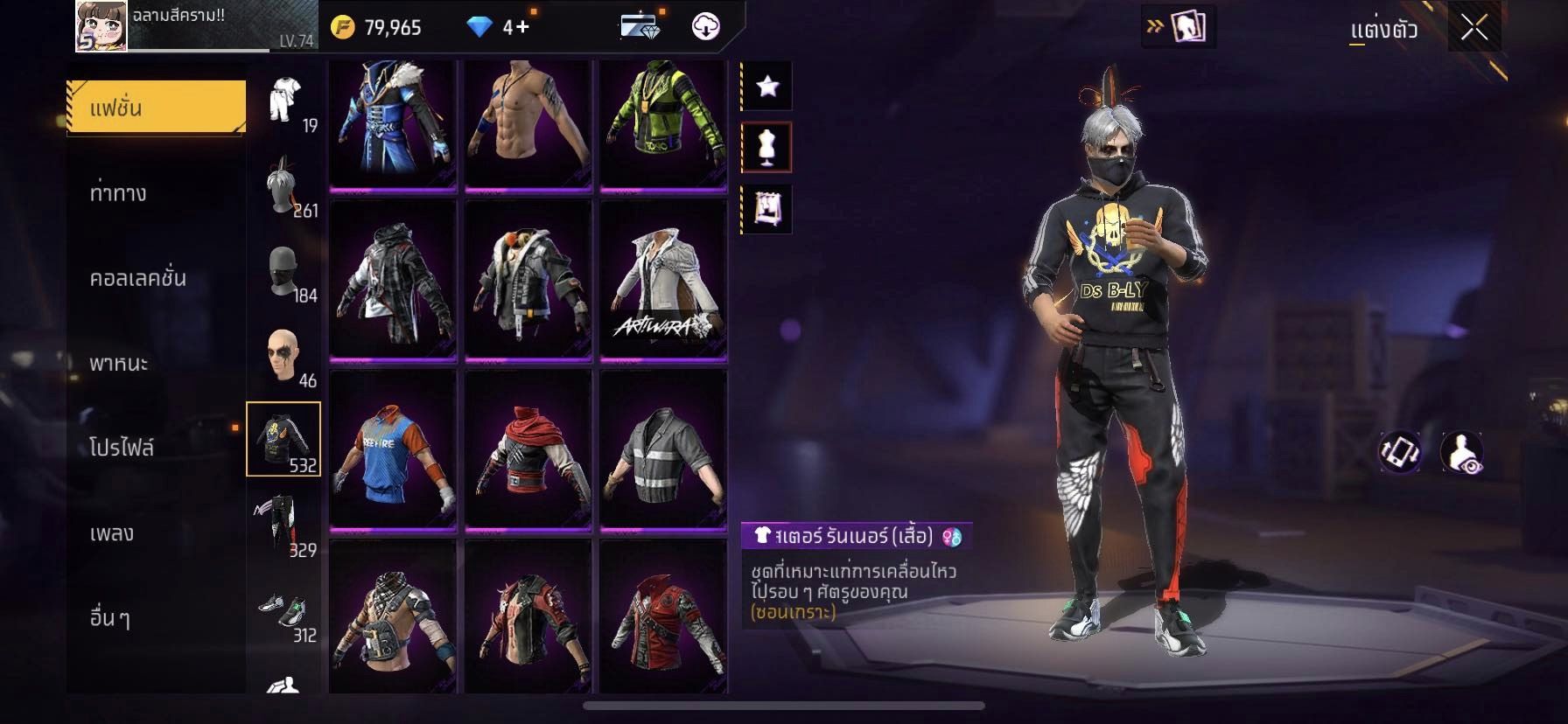Open the face category with 46 items
This screenshot has height=724, width=1568.
(284, 356)
